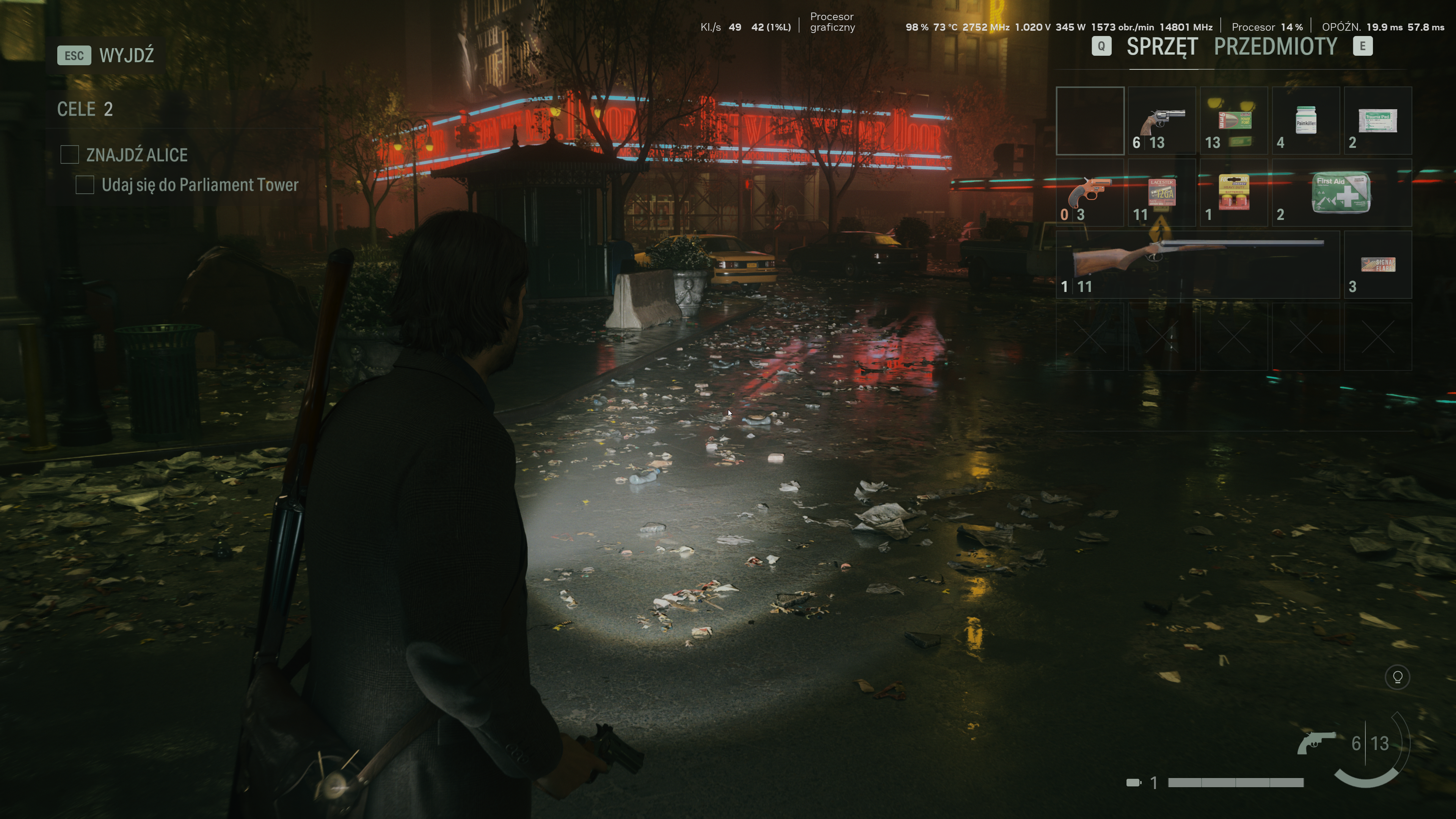1456x819 pixels.
Task: Select the SPRZĘT tab
Action: [1161, 47]
